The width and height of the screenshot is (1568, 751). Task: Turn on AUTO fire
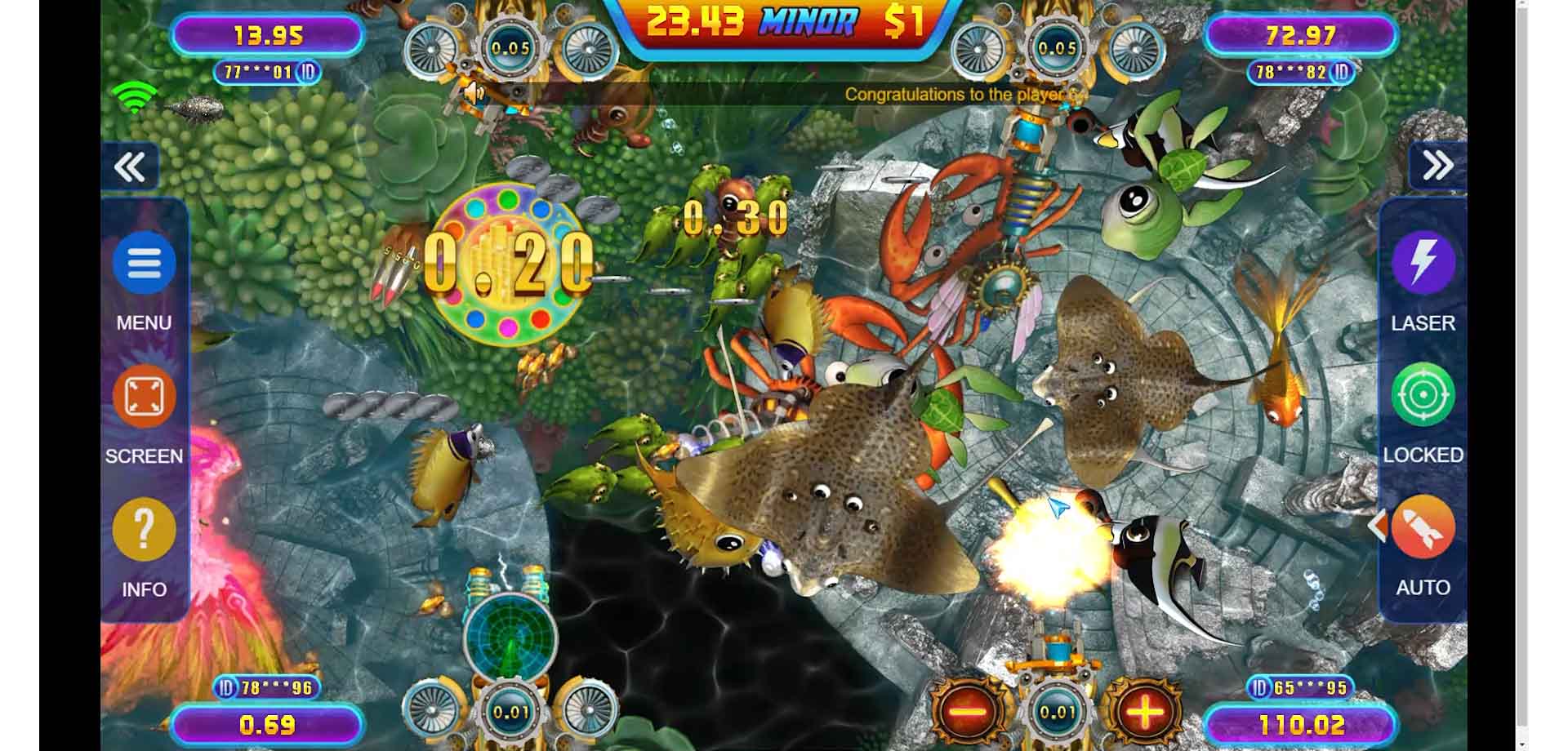pos(1423,528)
